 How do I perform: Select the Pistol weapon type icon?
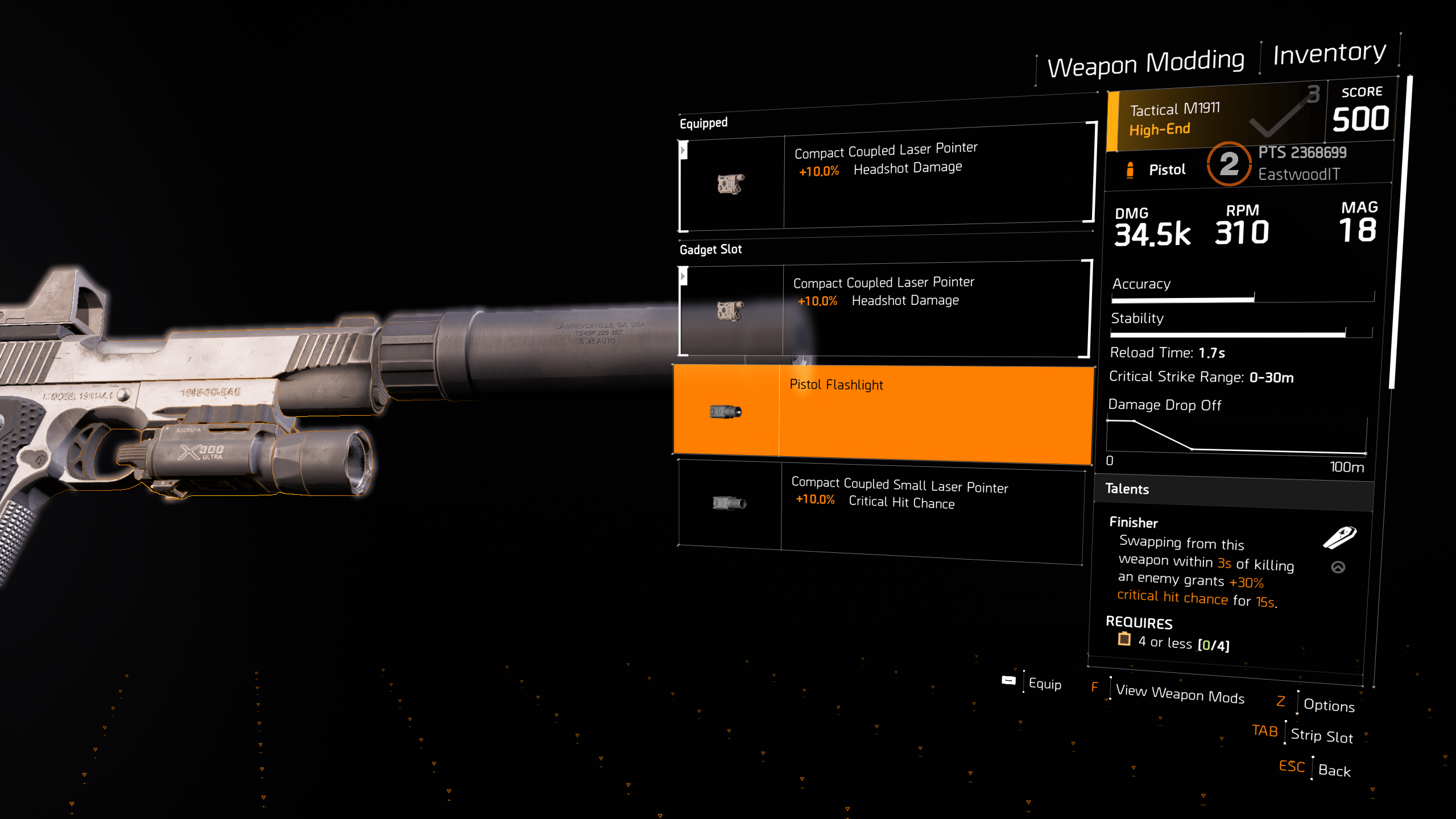click(x=1129, y=169)
